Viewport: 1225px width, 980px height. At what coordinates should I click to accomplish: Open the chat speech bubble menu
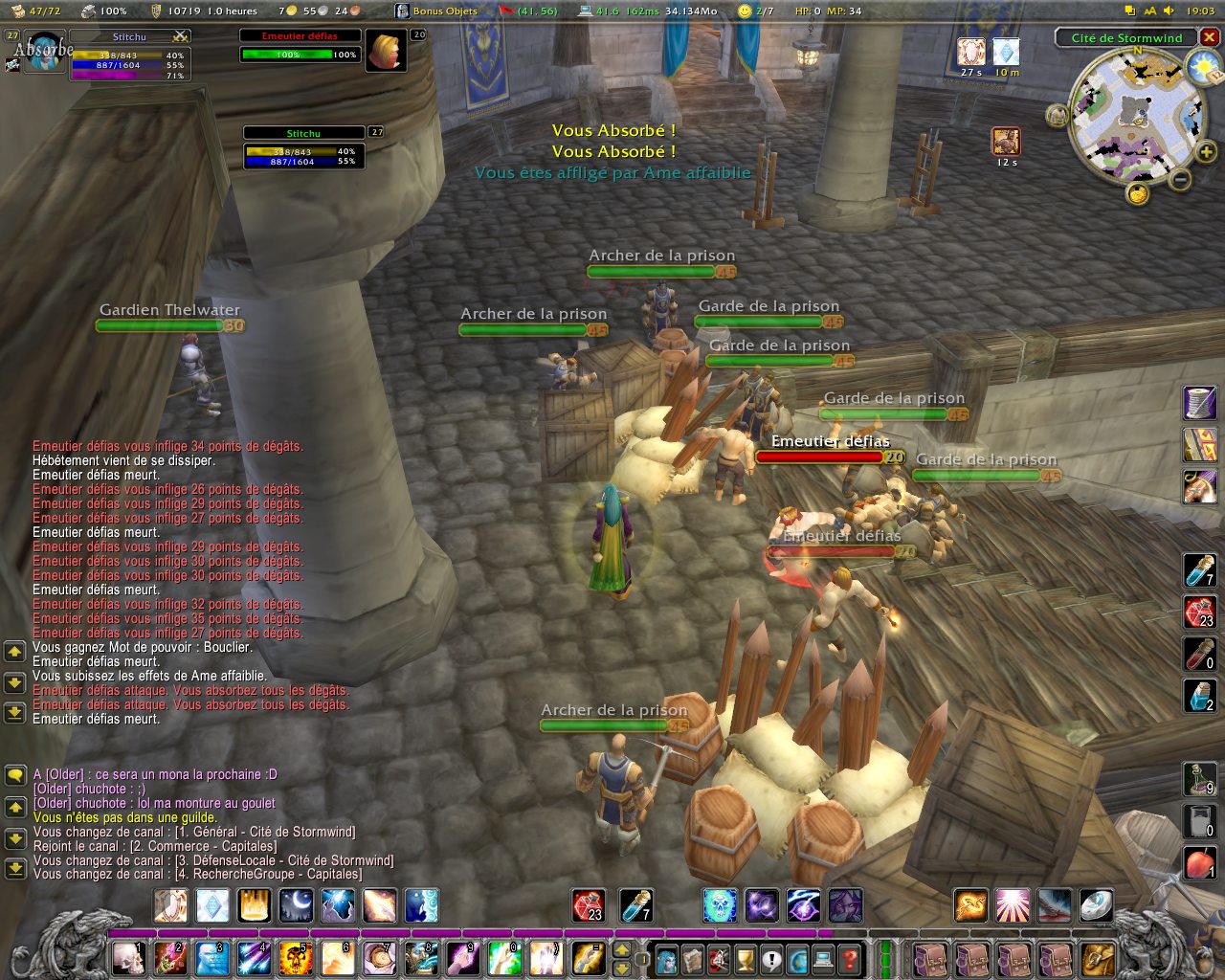pyautogui.click(x=14, y=774)
